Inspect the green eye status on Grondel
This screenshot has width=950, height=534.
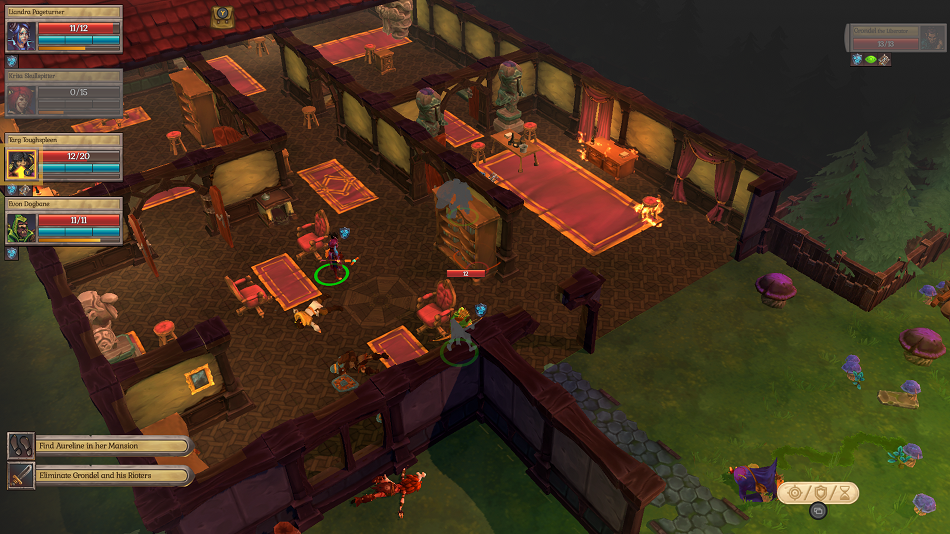coord(870,60)
